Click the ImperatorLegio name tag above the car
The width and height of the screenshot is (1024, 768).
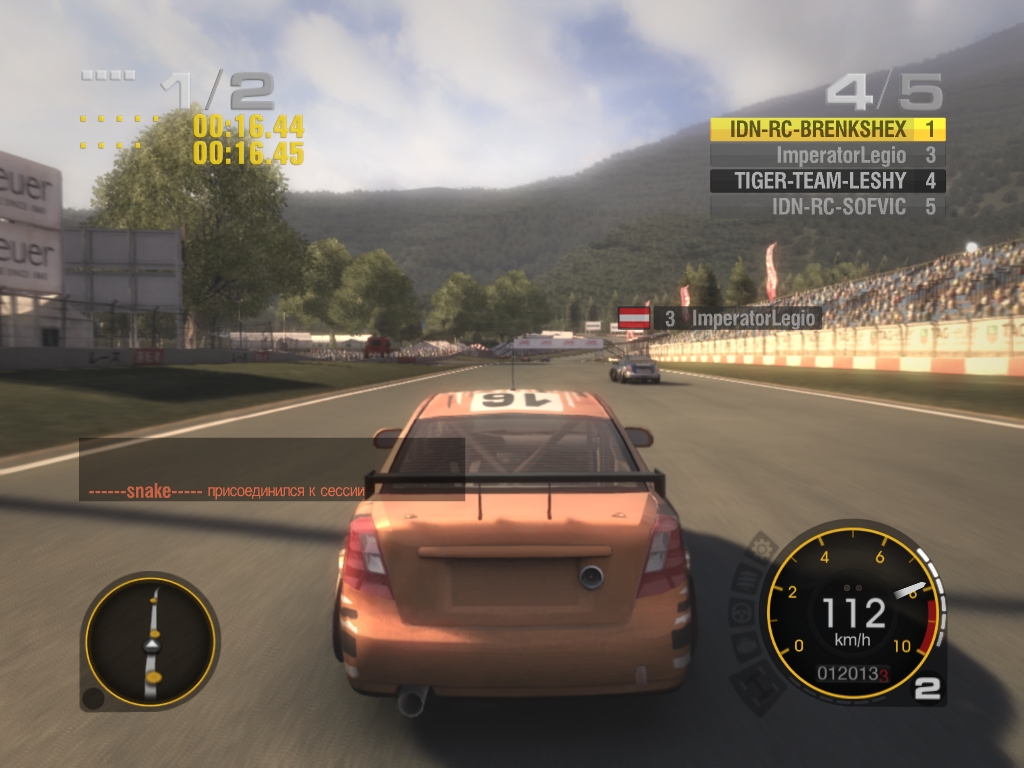737,318
